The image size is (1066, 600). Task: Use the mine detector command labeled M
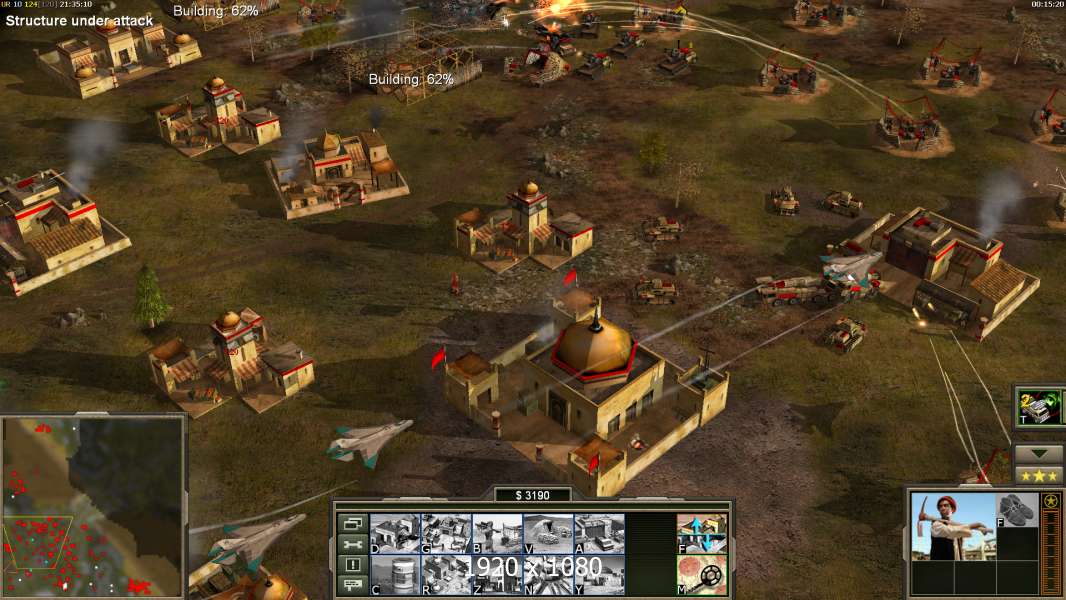pyautogui.click(x=702, y=574)
